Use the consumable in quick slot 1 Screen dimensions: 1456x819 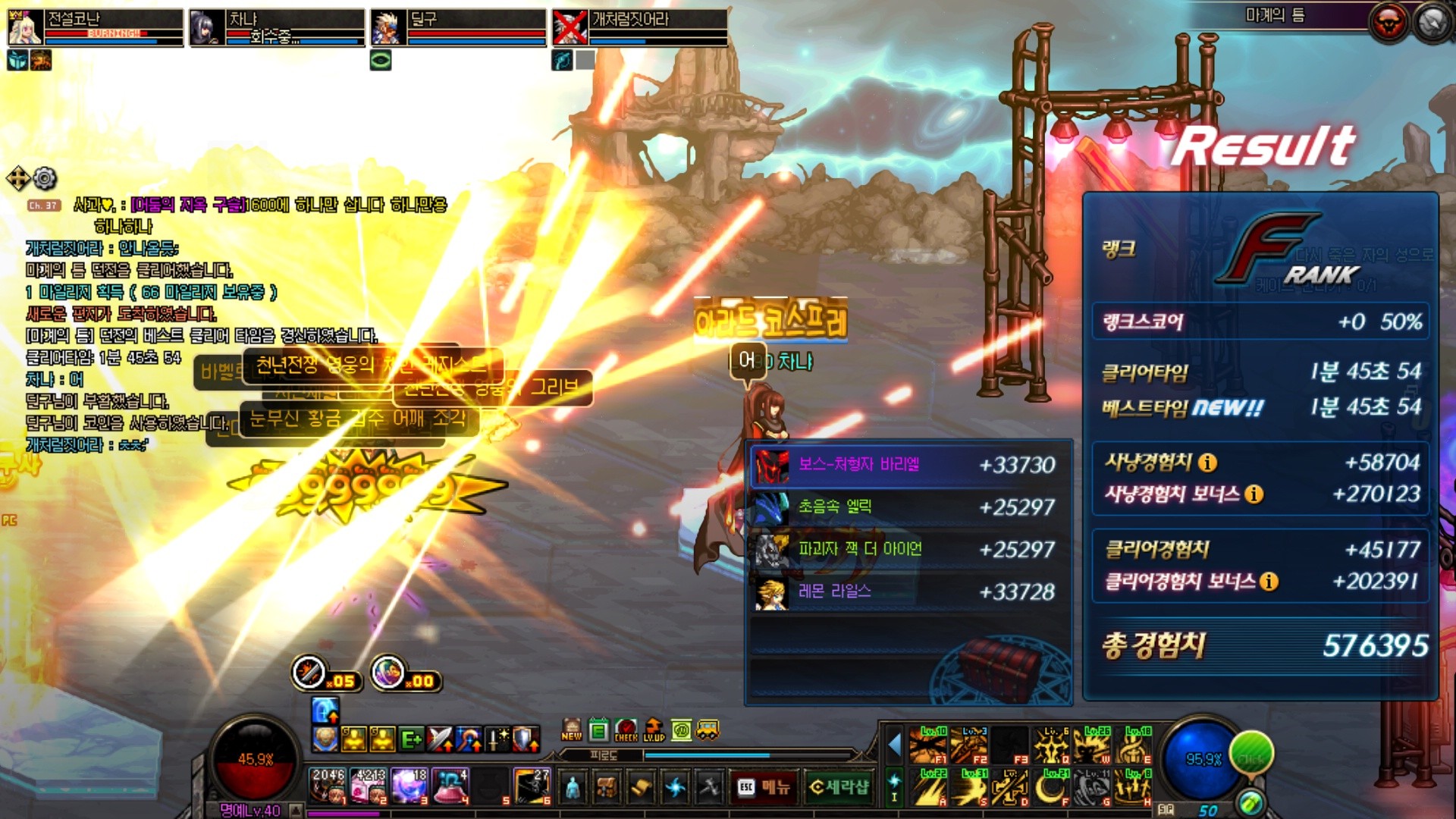click(328, 786)
